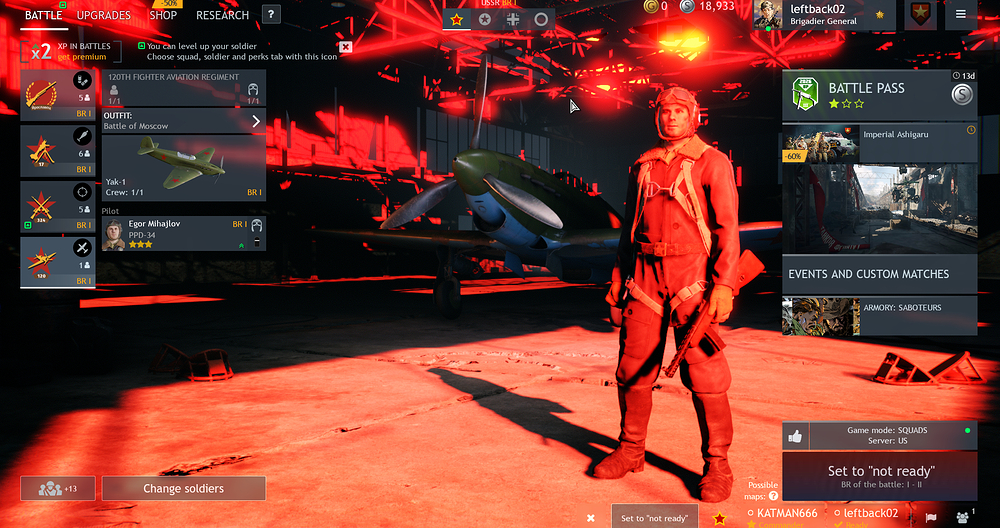Switch to the Shop tab
The width and height of the screenshot is (1000, 528).
[x=163, y=15]
